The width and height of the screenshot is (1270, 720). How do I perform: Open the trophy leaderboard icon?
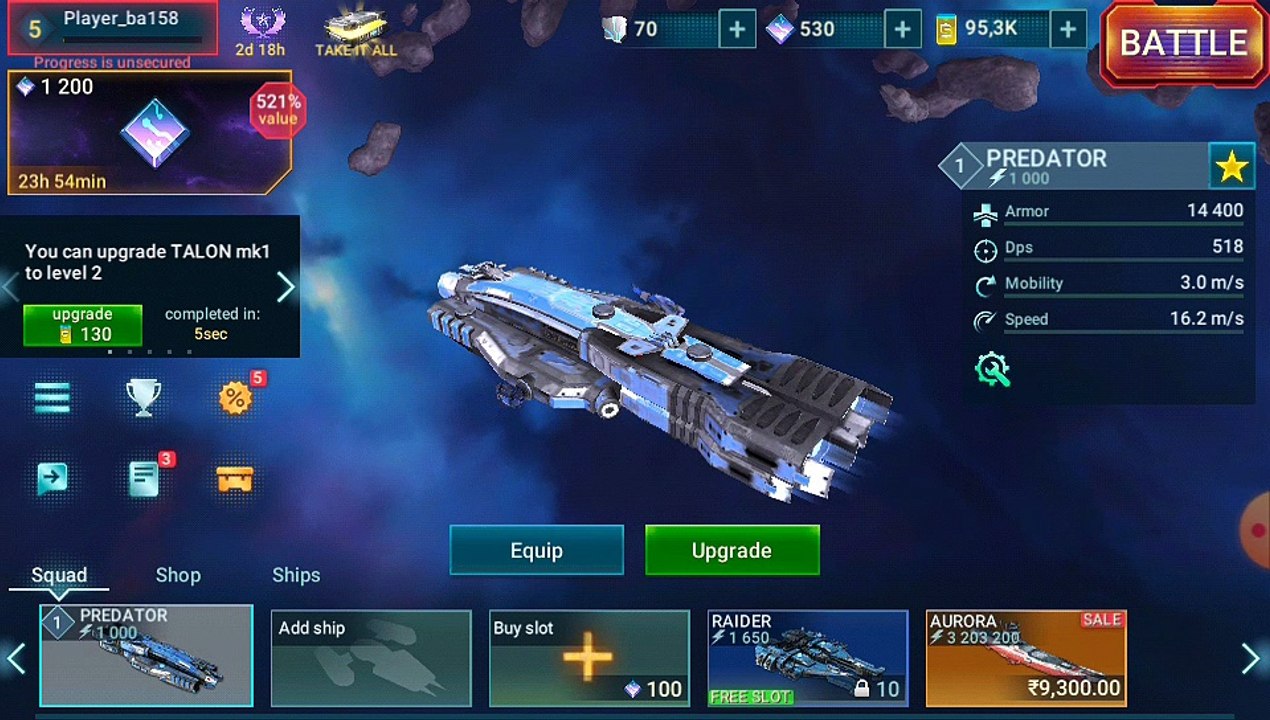coord(143,397)
